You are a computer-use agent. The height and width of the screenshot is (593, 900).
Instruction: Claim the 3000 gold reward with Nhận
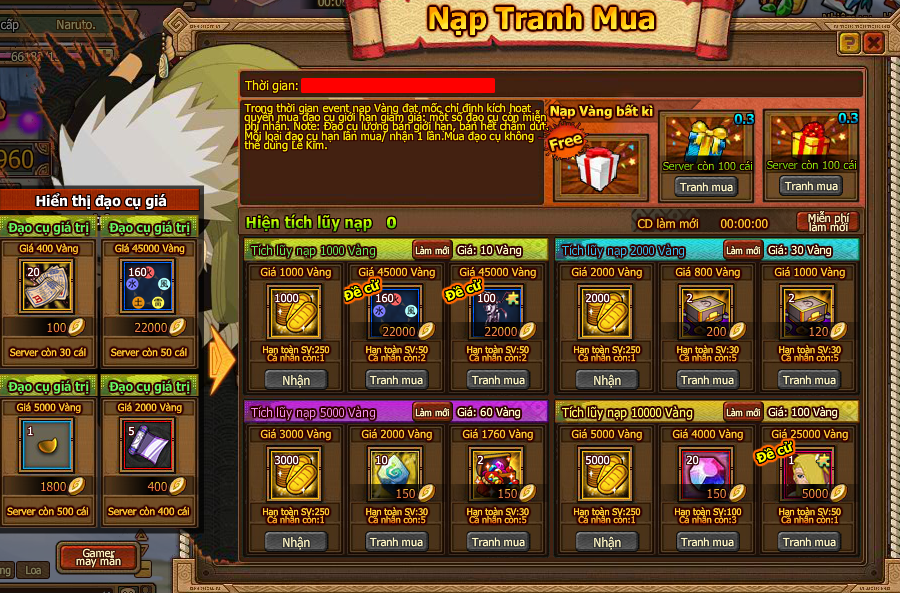point(296,542)
